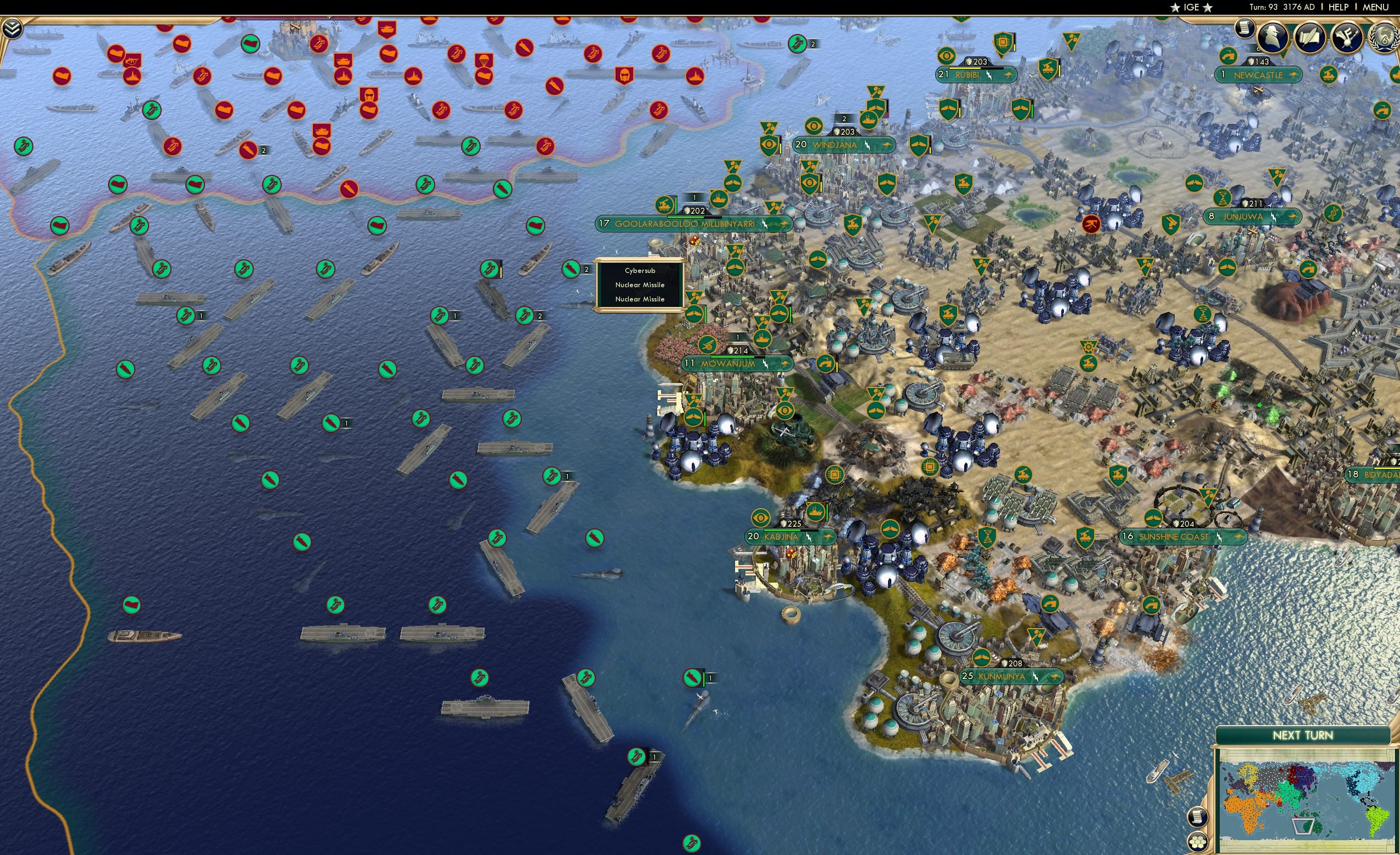Screen dimensions: 1400x855
Task: Open the HELP menu in the top bar
Action: coord(1339,7)
